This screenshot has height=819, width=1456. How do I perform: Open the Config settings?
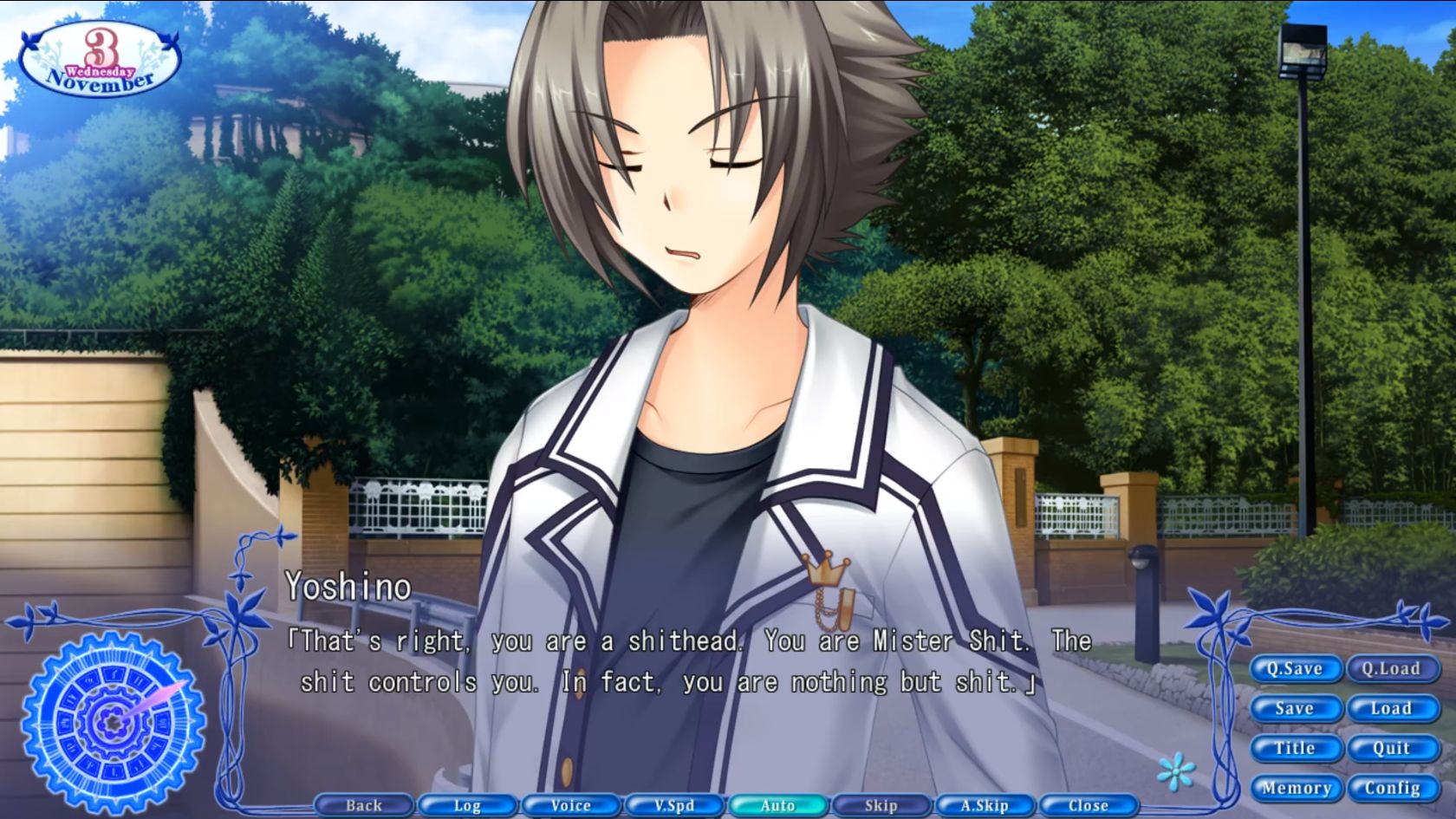click(1392, 788)
